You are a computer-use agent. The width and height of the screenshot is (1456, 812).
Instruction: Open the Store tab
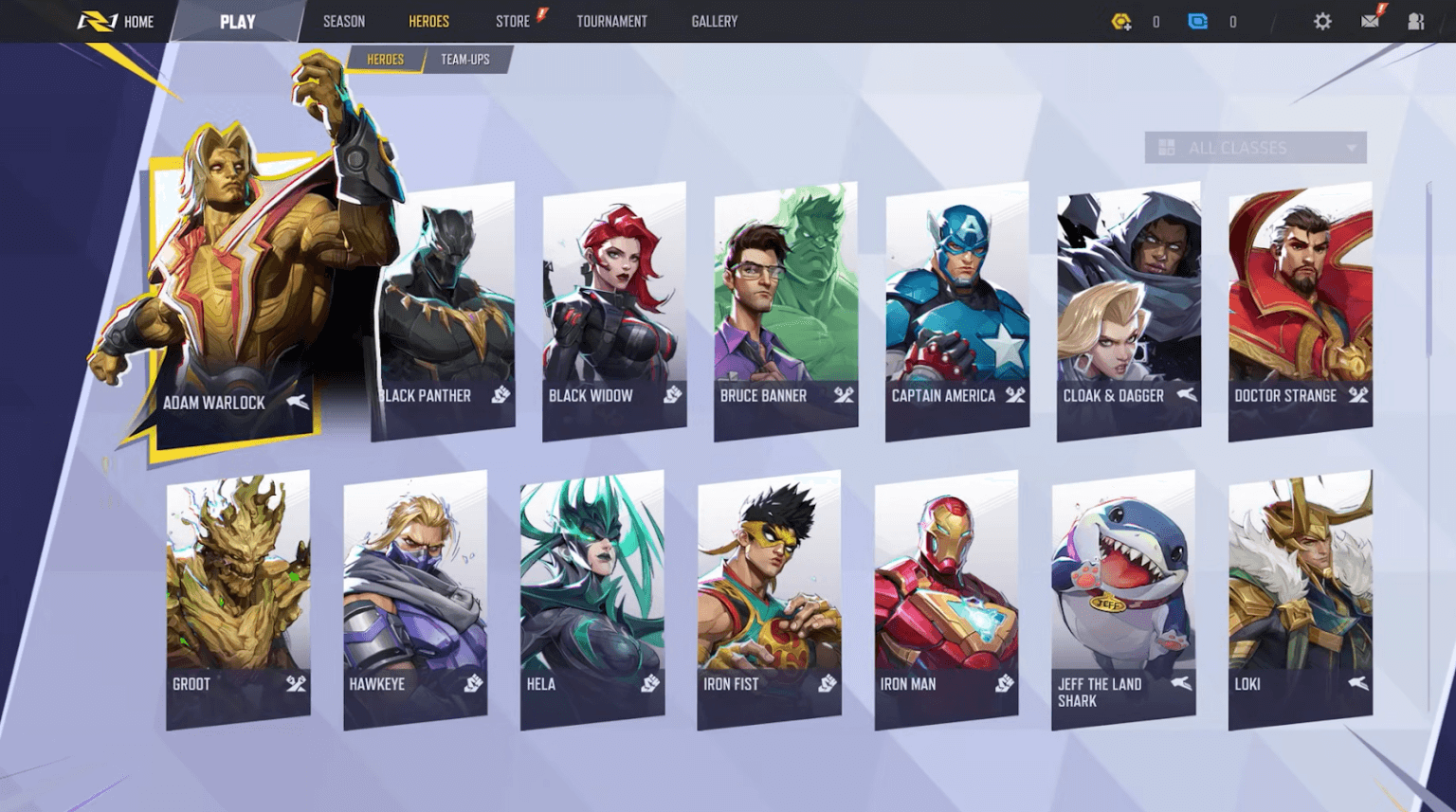click(513, 21)
